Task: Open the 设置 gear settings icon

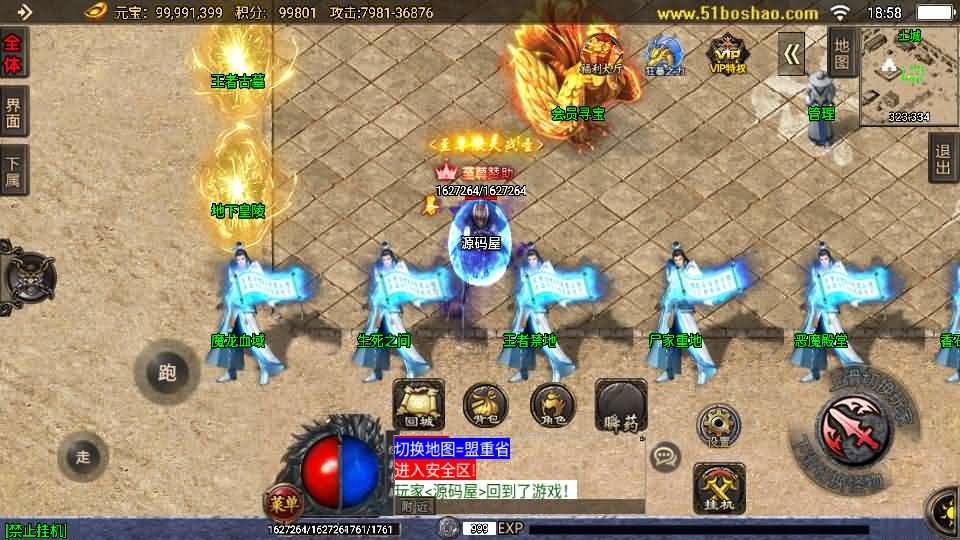Action: (x=717, y=425)
